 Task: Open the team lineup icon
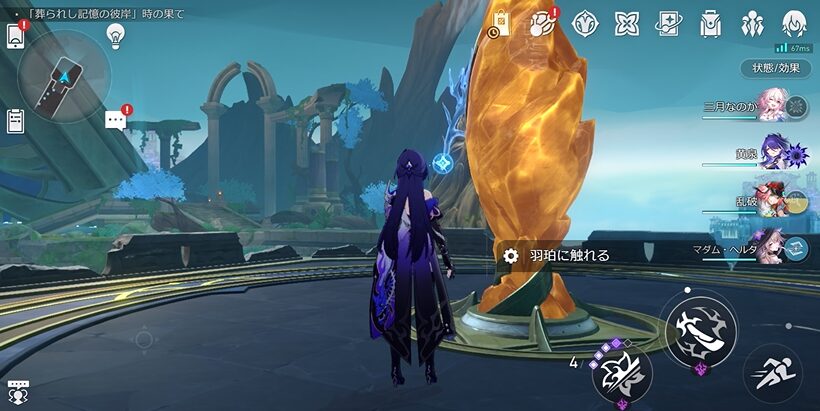tap(753, 23)
